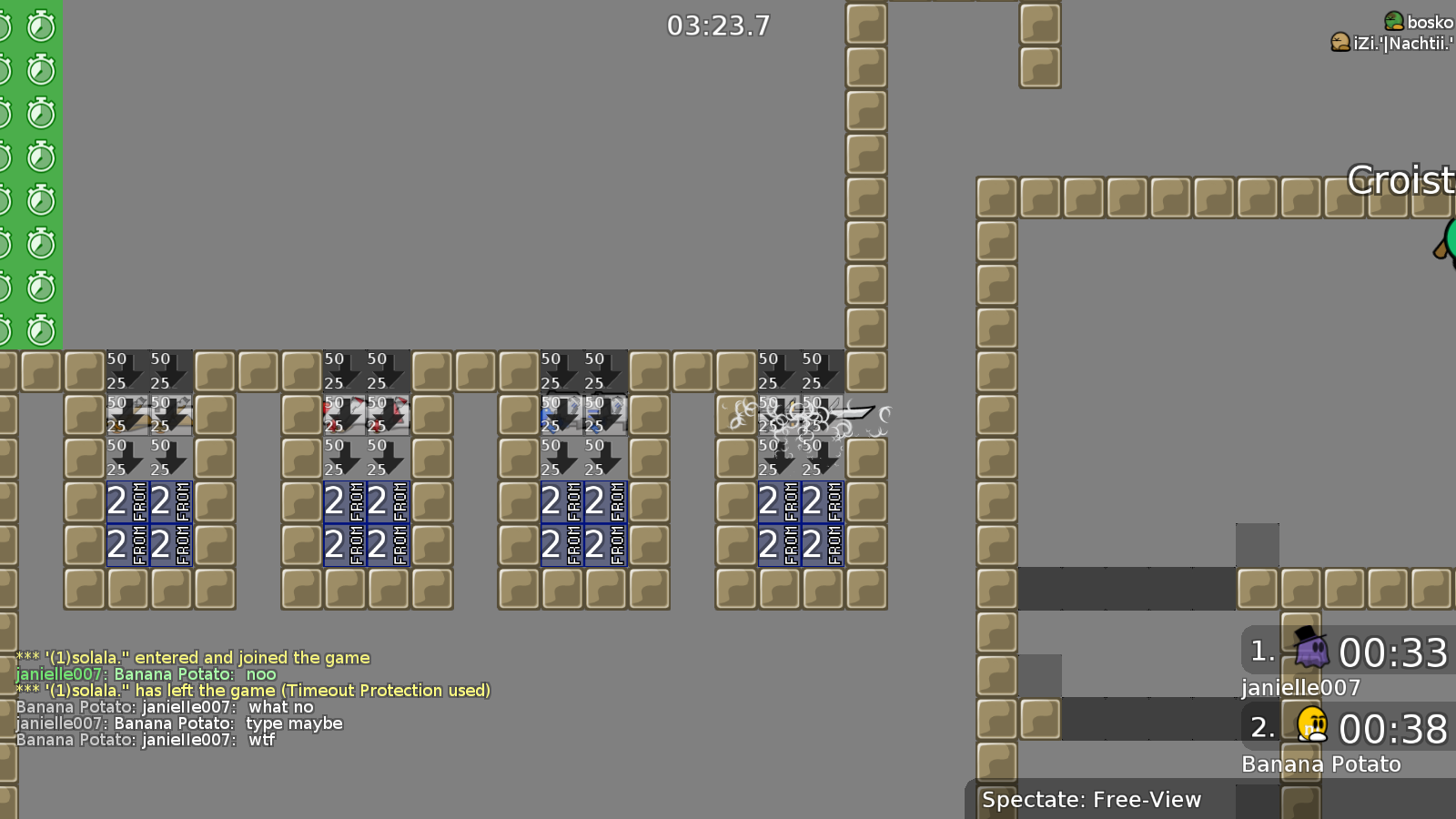Image resolution: width=1456 pixels, height=819 pixels.
Task: Select Banana Potato on the leaderboard
Action: [1320, 764]
